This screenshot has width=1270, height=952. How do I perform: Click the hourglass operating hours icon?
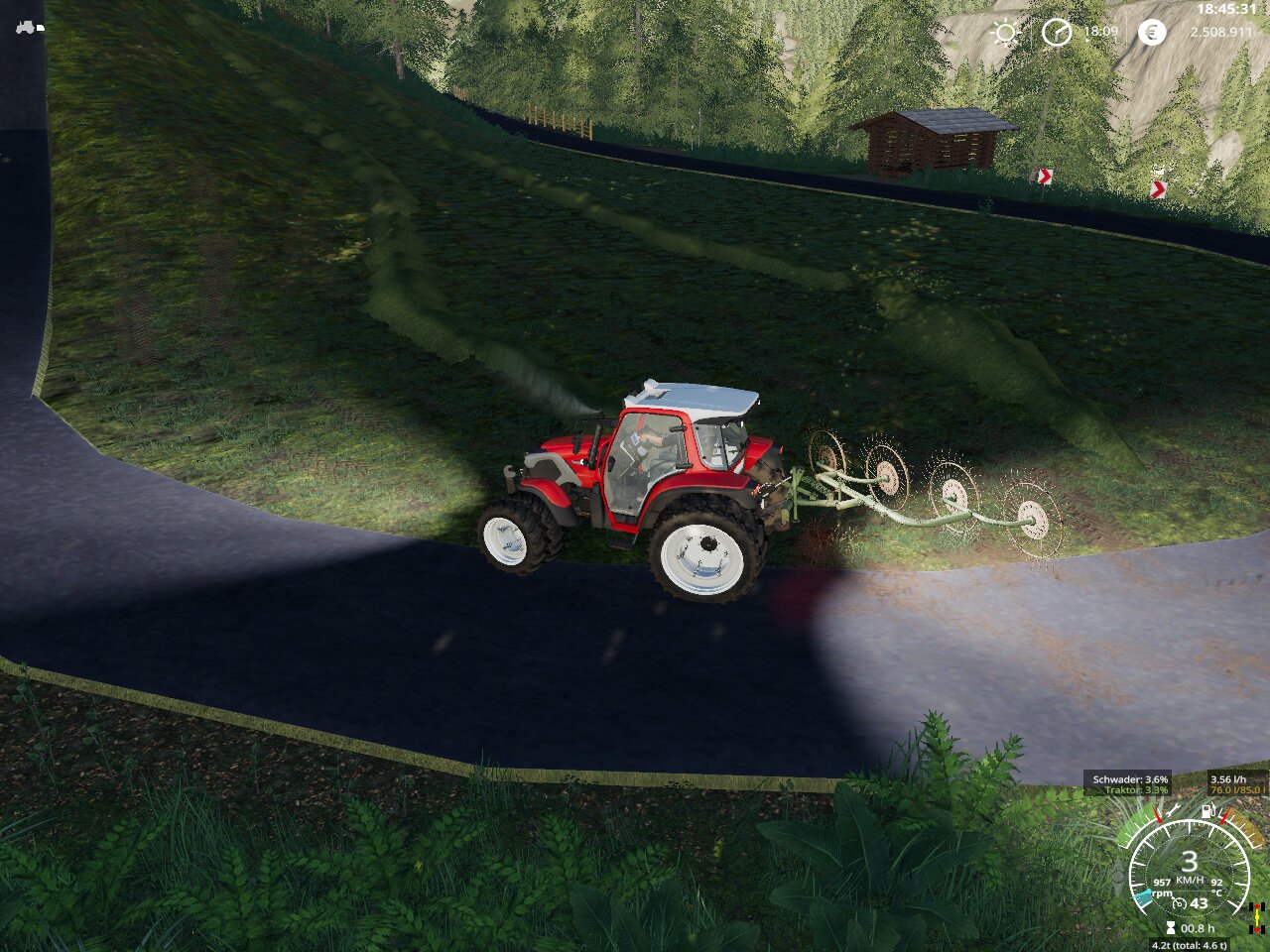coord(1171,928)
